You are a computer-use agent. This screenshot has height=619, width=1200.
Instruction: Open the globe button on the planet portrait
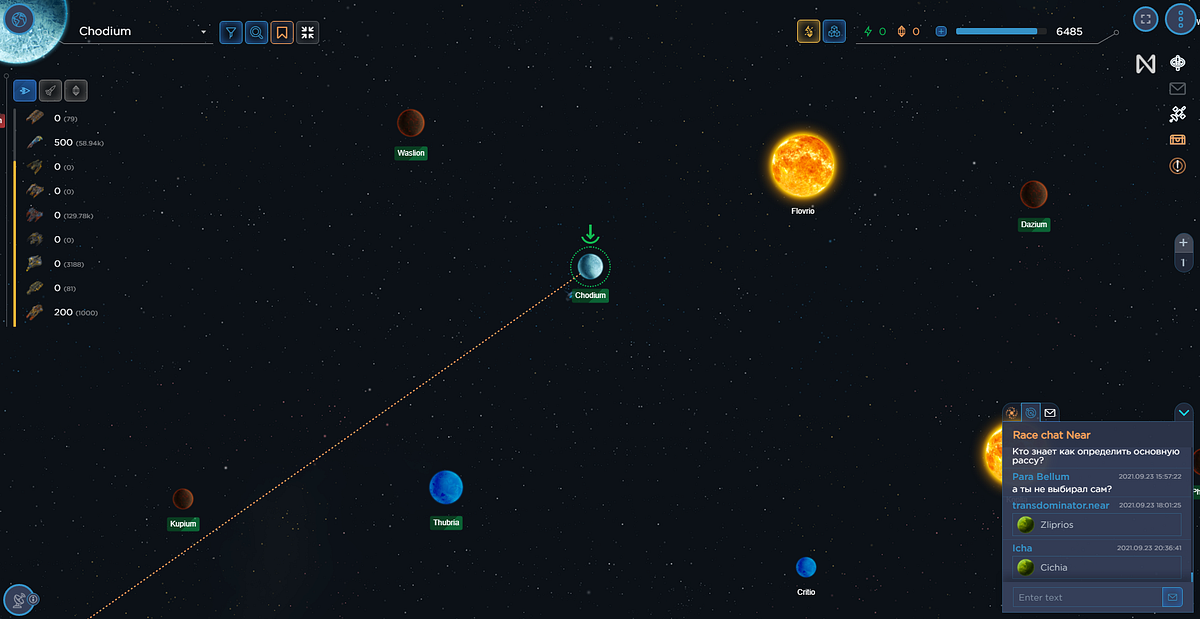click(18, 18)
